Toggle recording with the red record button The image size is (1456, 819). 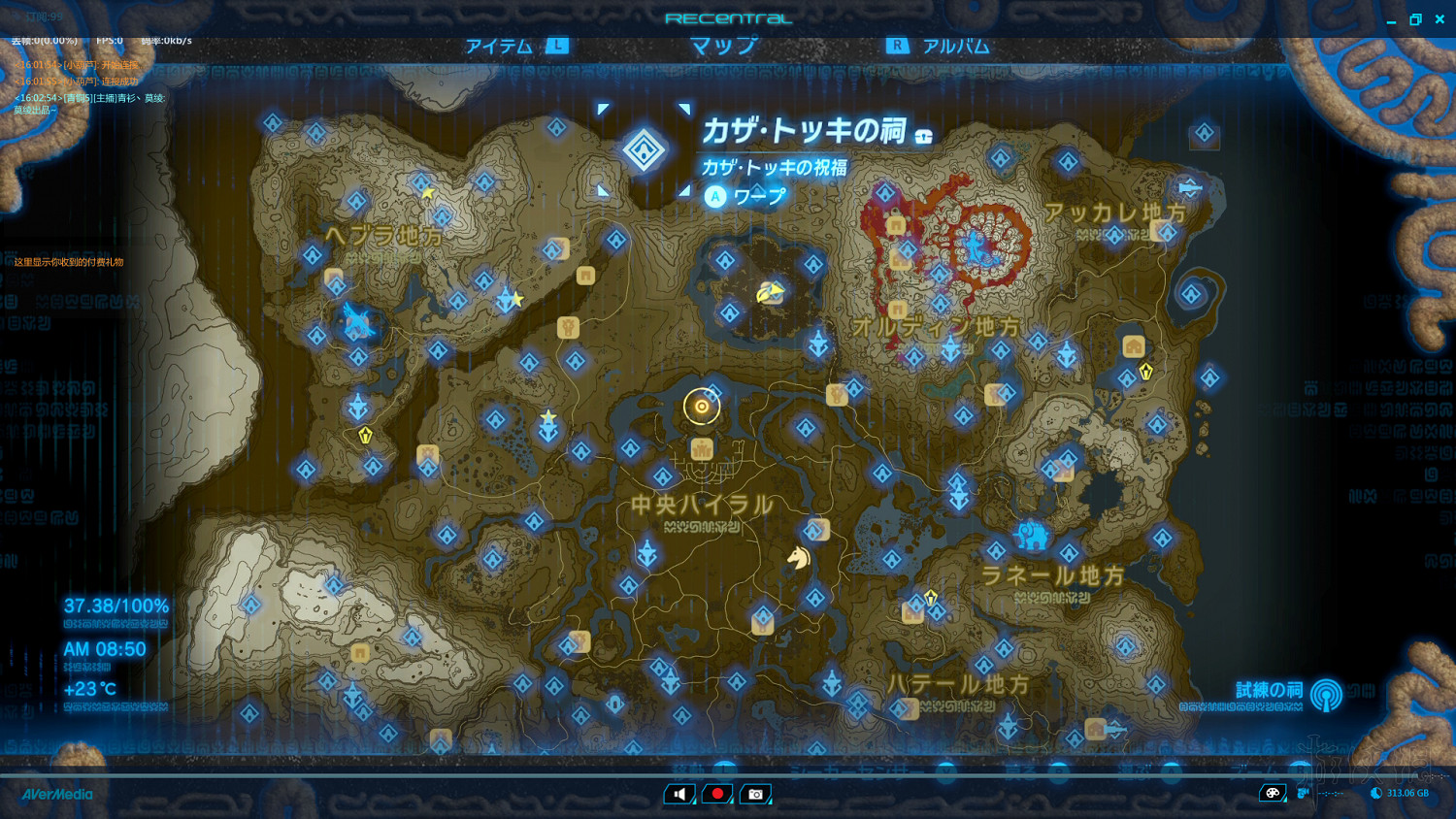pos(717,794)
